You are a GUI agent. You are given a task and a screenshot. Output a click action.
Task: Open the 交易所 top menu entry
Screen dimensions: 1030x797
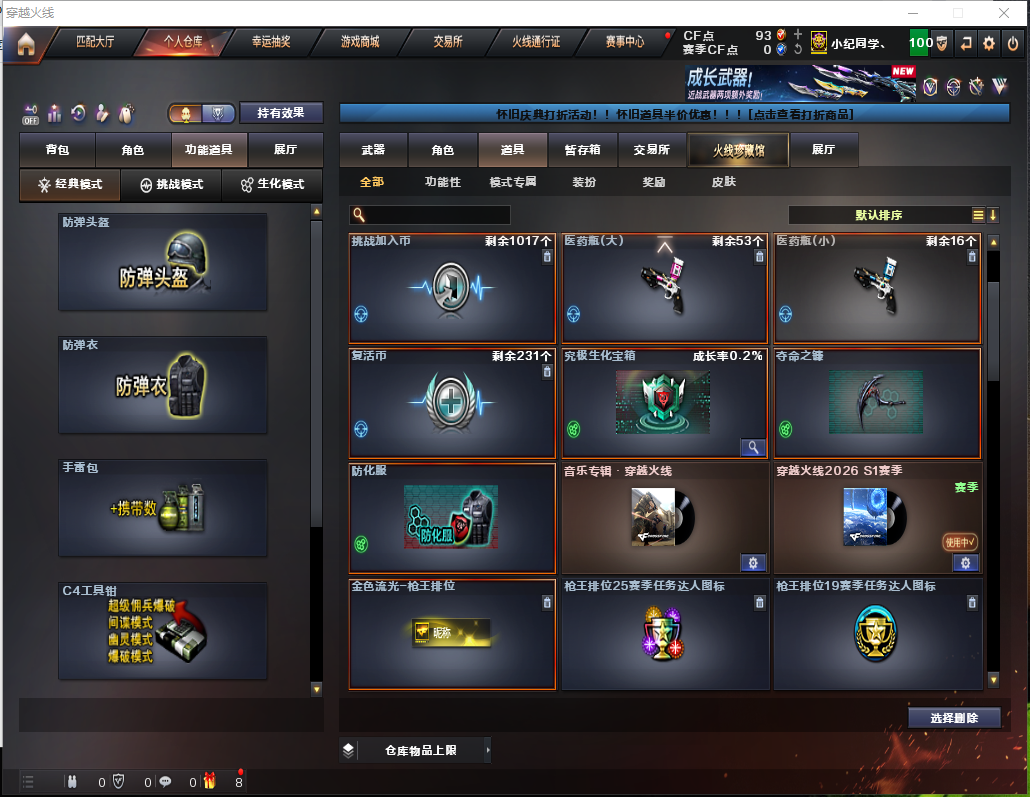(448, 42)
